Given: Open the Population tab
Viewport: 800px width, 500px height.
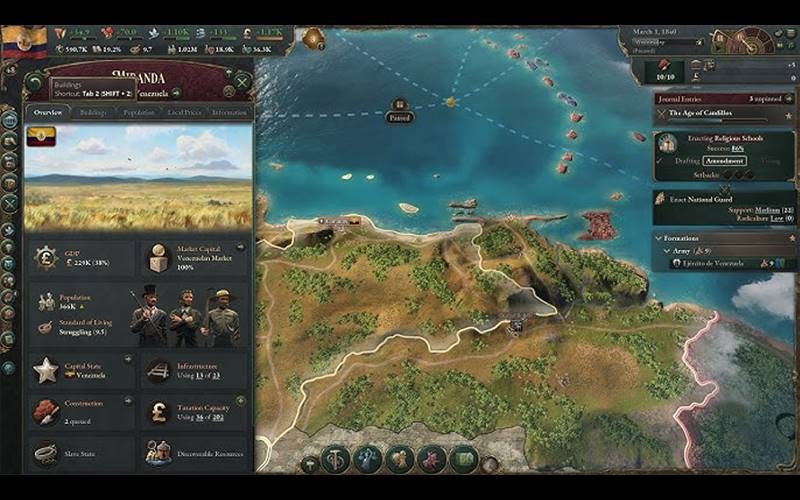Looking at the screenshot, I should (139, 113).
